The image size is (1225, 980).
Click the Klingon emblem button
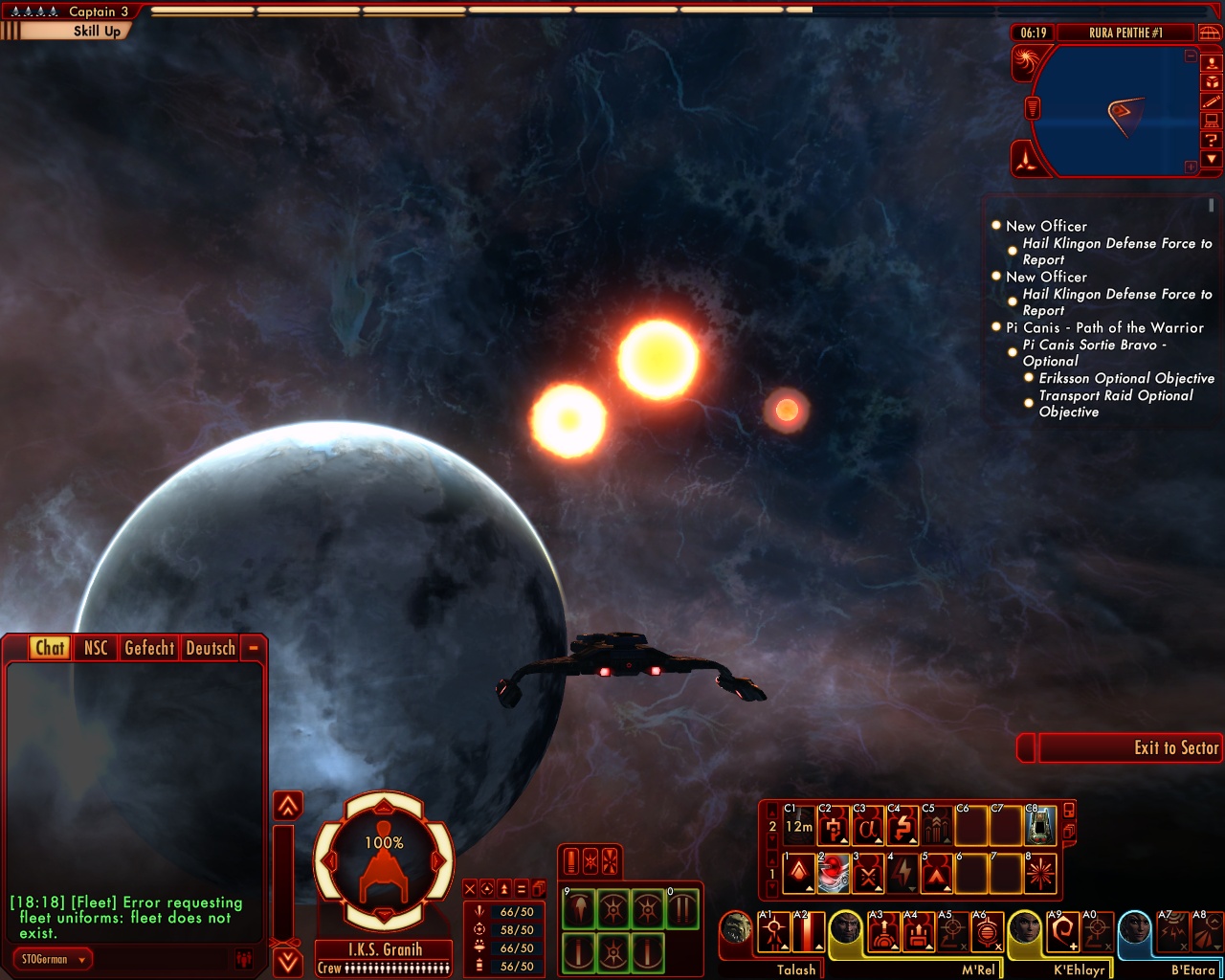click(x=1026, y=158)
